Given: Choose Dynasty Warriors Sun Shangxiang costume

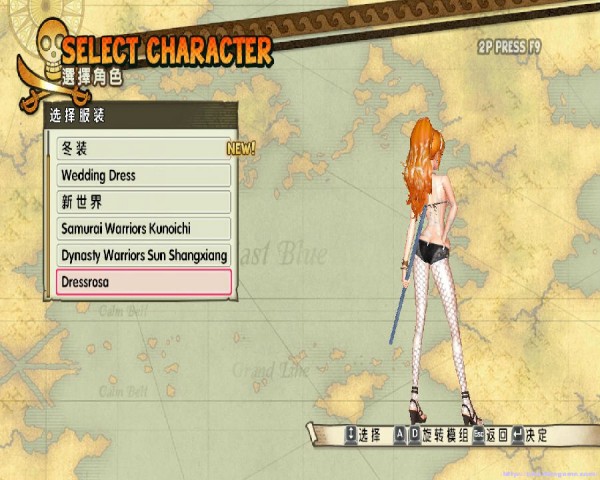Looking at the screenshot, I should coord(142,255).
